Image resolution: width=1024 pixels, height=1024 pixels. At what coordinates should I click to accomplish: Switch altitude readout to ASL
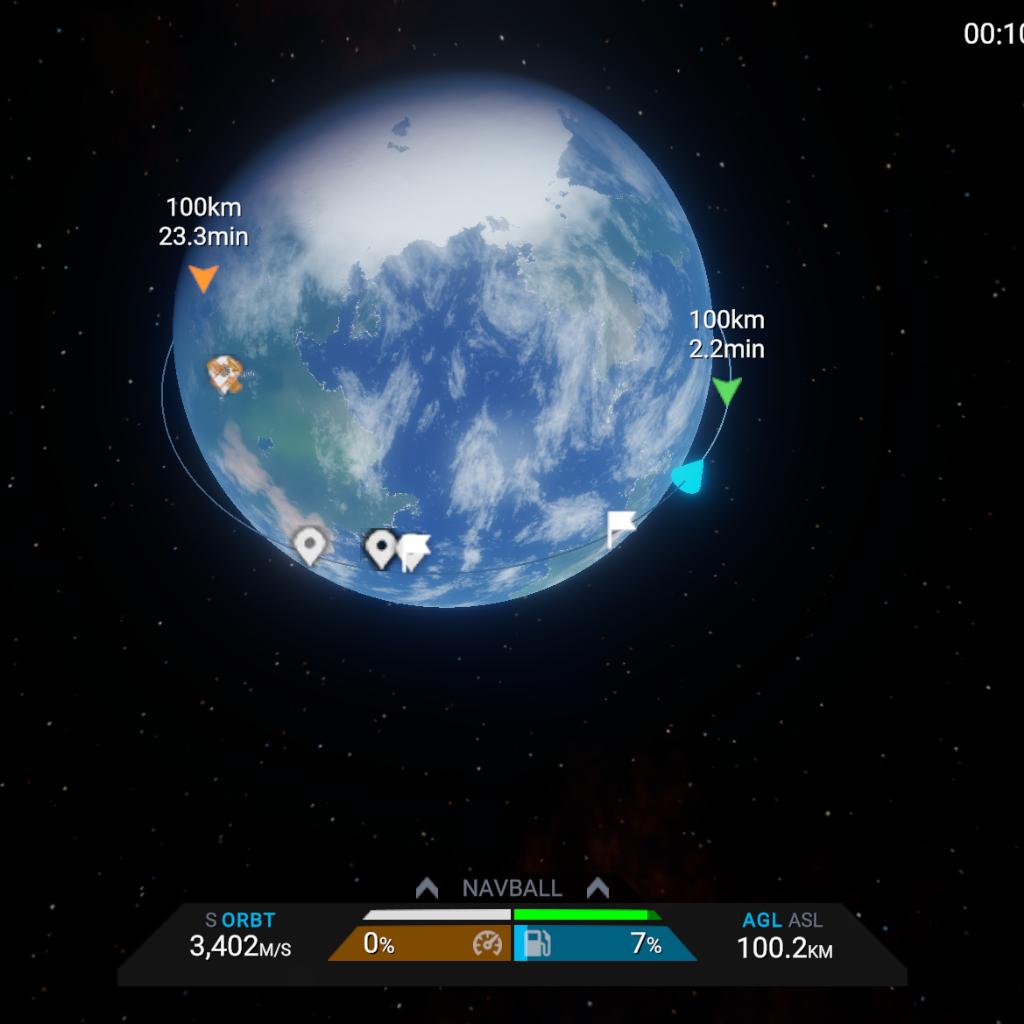tap(805, 920)
